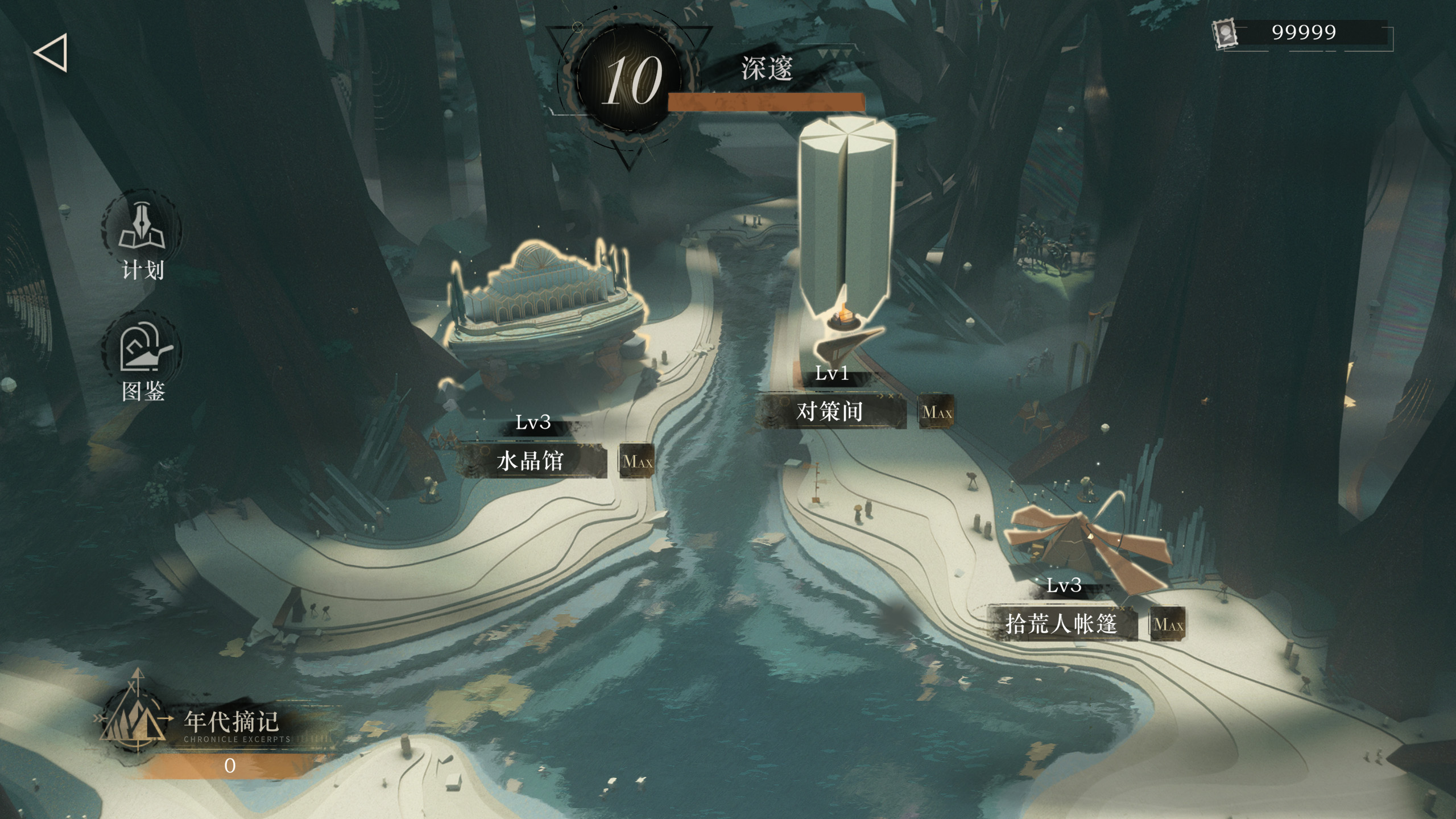The image size is (1456, 819).
Task: Open the 计划 plan menu
Action: point(142,239)
